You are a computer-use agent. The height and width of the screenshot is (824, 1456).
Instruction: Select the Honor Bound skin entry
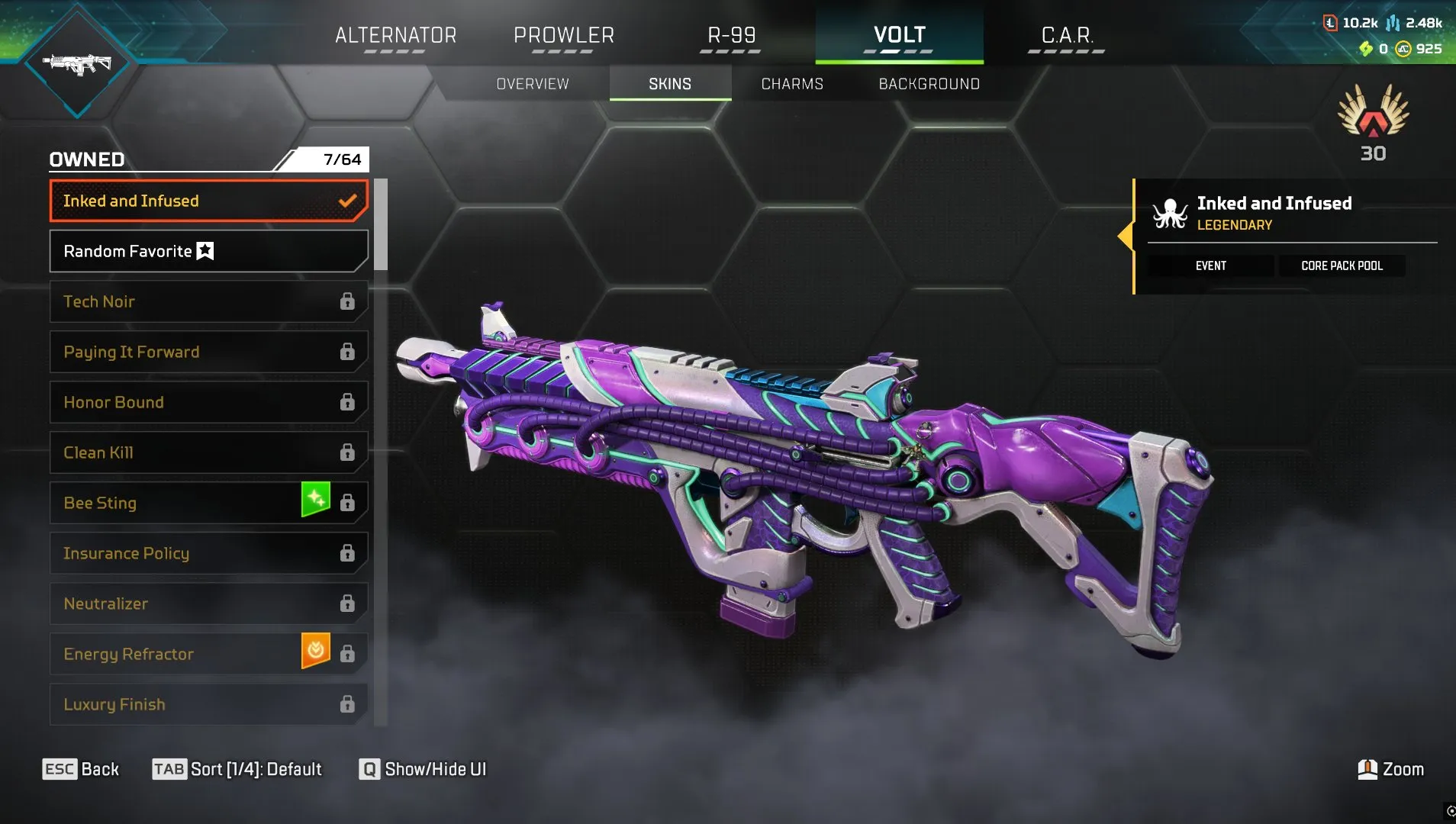[206, 402]
